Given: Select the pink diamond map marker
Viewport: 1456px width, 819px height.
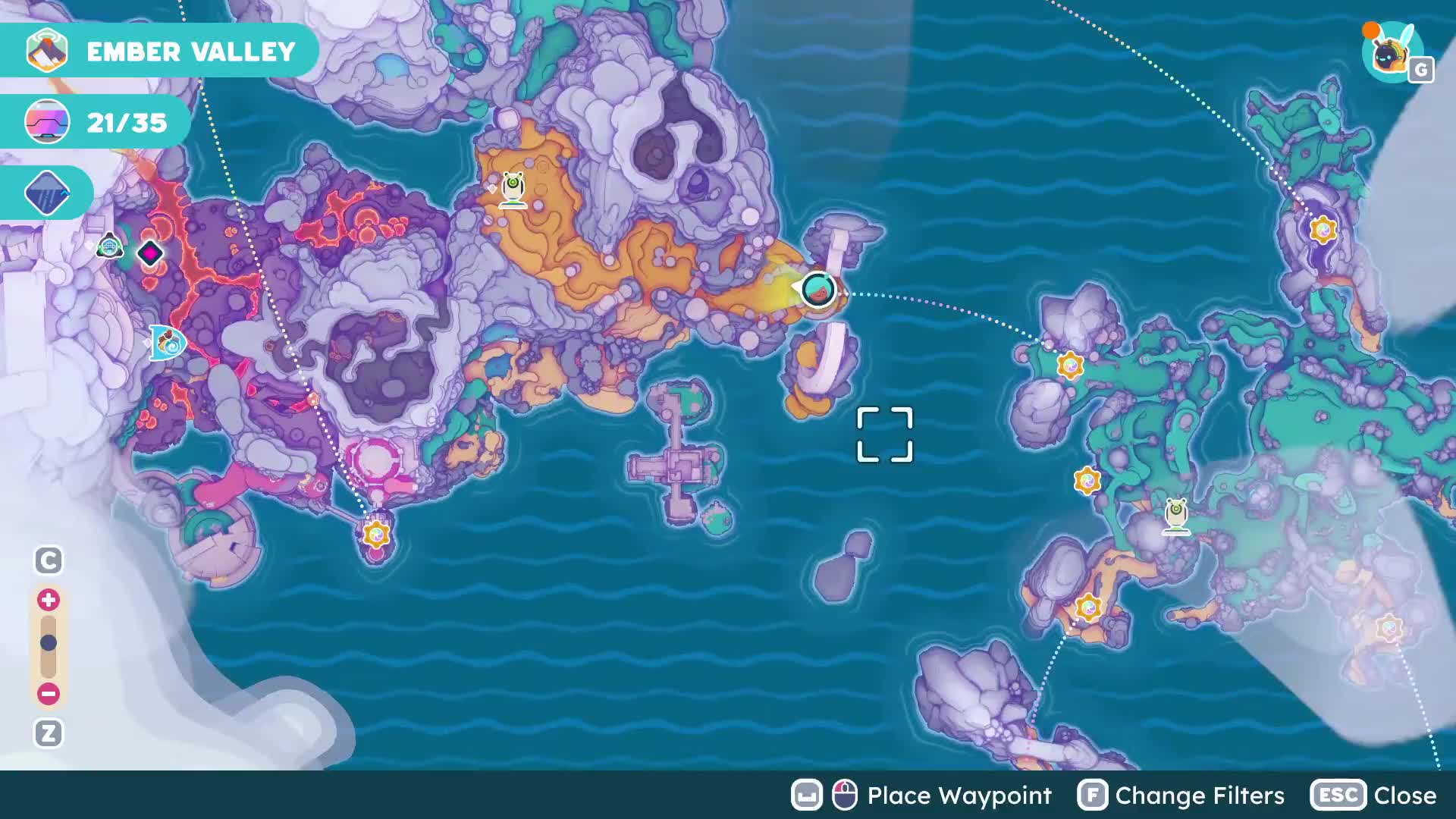Looking at the screenshot, I should (x=150, y=253).
